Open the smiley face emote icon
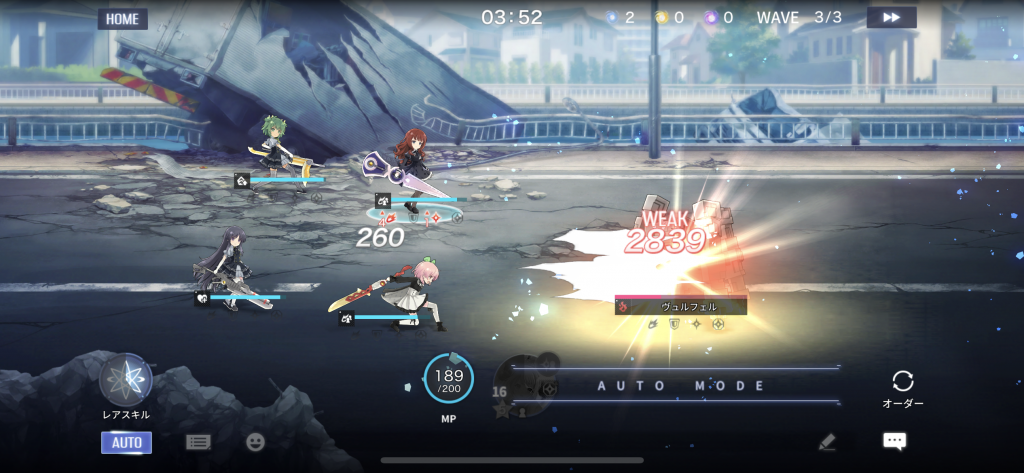Image resolution: width=1024 pixels, height=473 pixels. (256, 442)
